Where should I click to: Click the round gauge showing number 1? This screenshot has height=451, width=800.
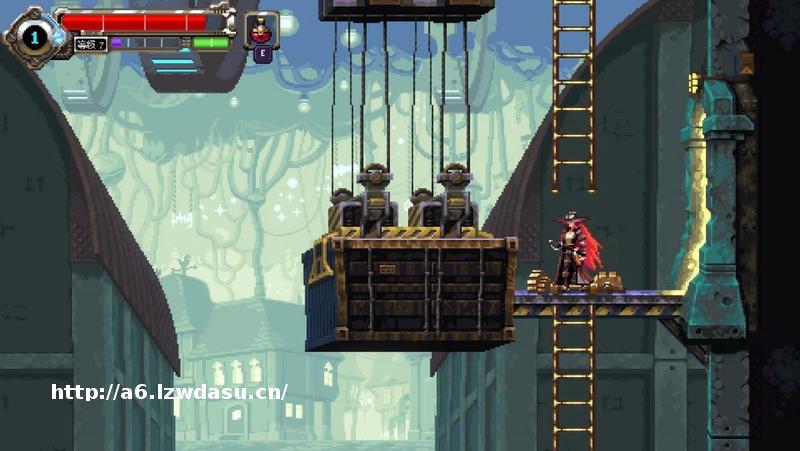click(34, 38)
